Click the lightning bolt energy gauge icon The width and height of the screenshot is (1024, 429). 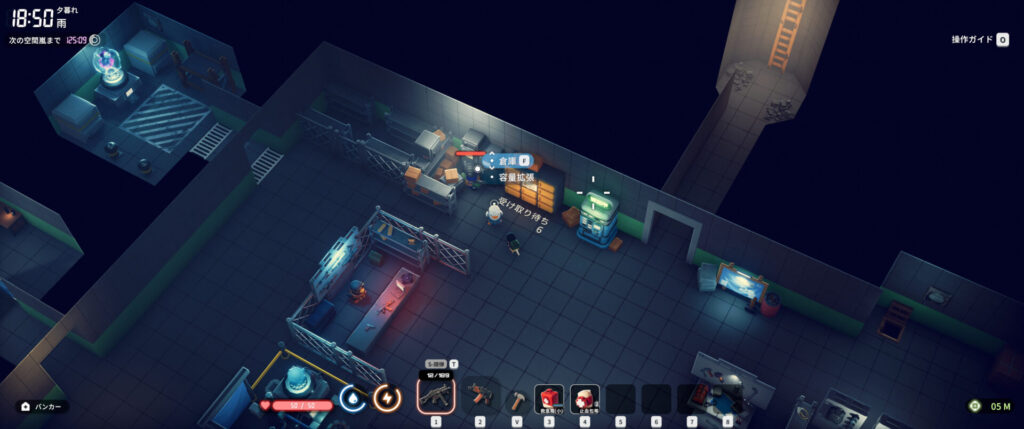(x=386, y=399)
